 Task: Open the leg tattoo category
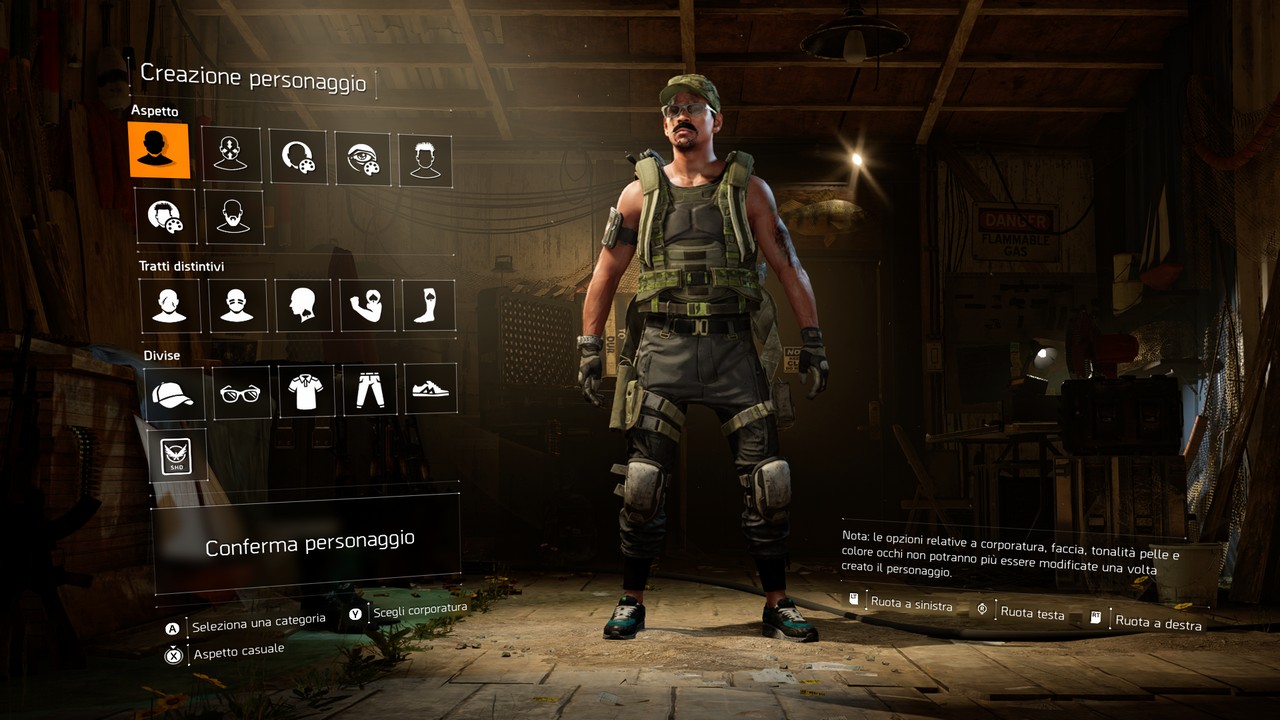coord(429,305)
